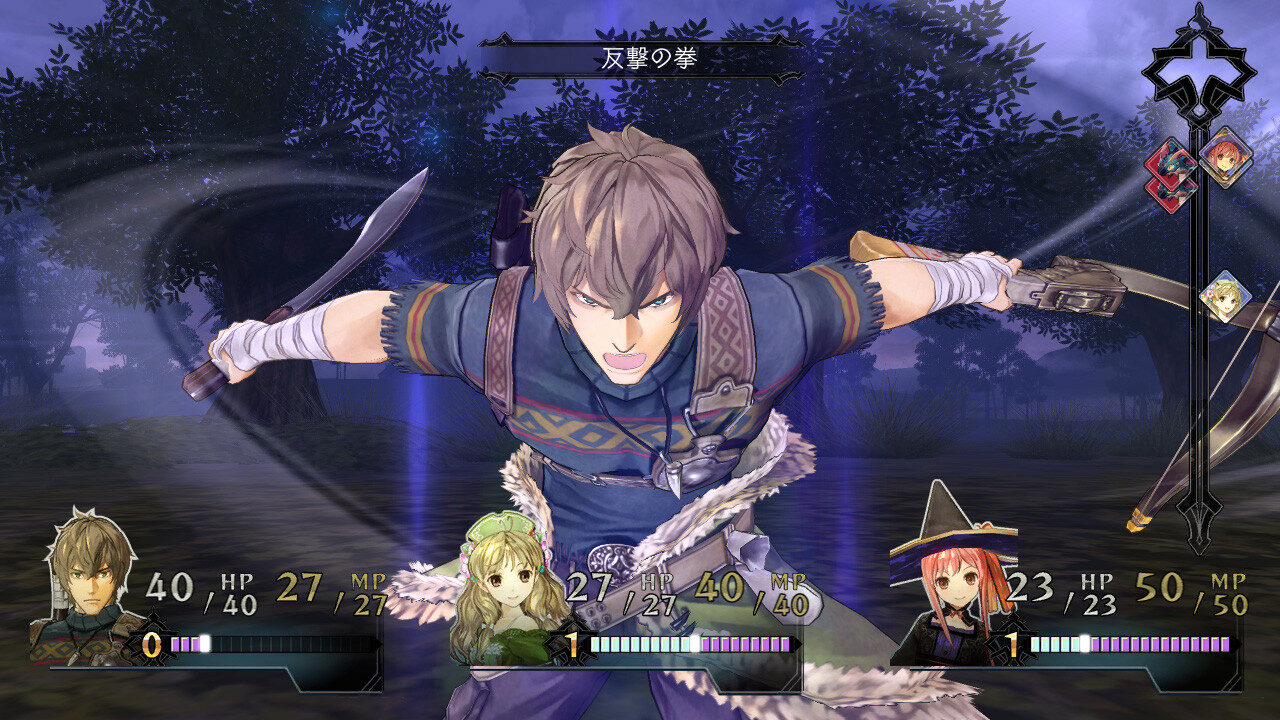
Task: Select the top red enemy icon on the turn order
Action: click(1171, 163)
